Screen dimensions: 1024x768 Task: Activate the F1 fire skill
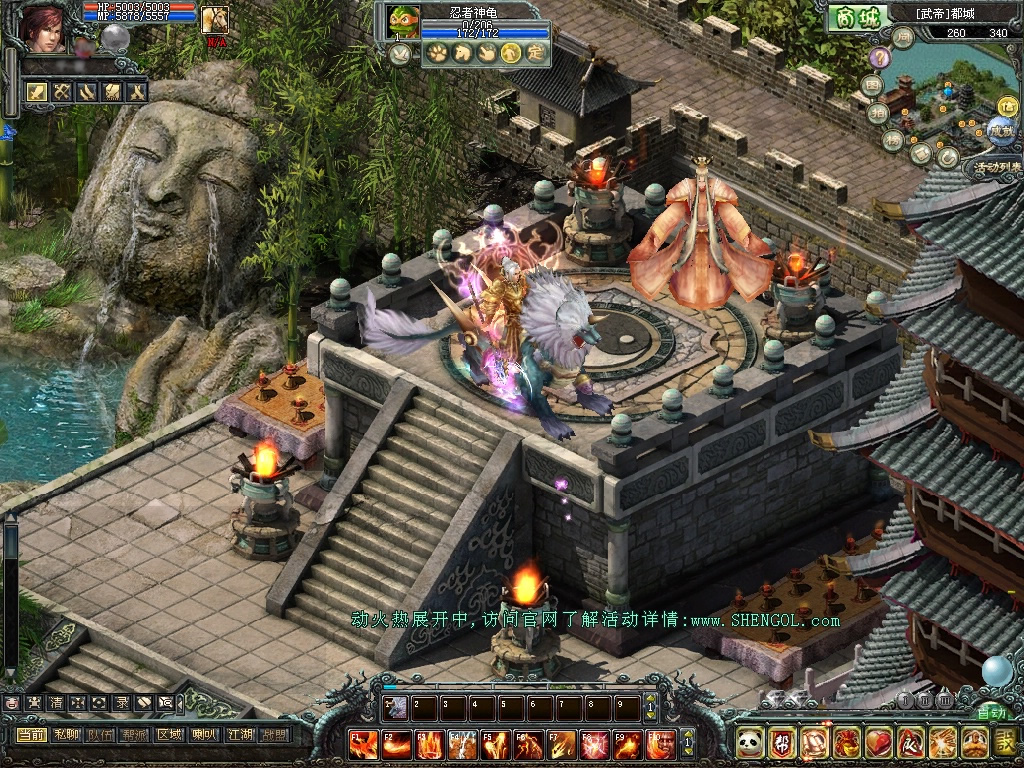364,744
